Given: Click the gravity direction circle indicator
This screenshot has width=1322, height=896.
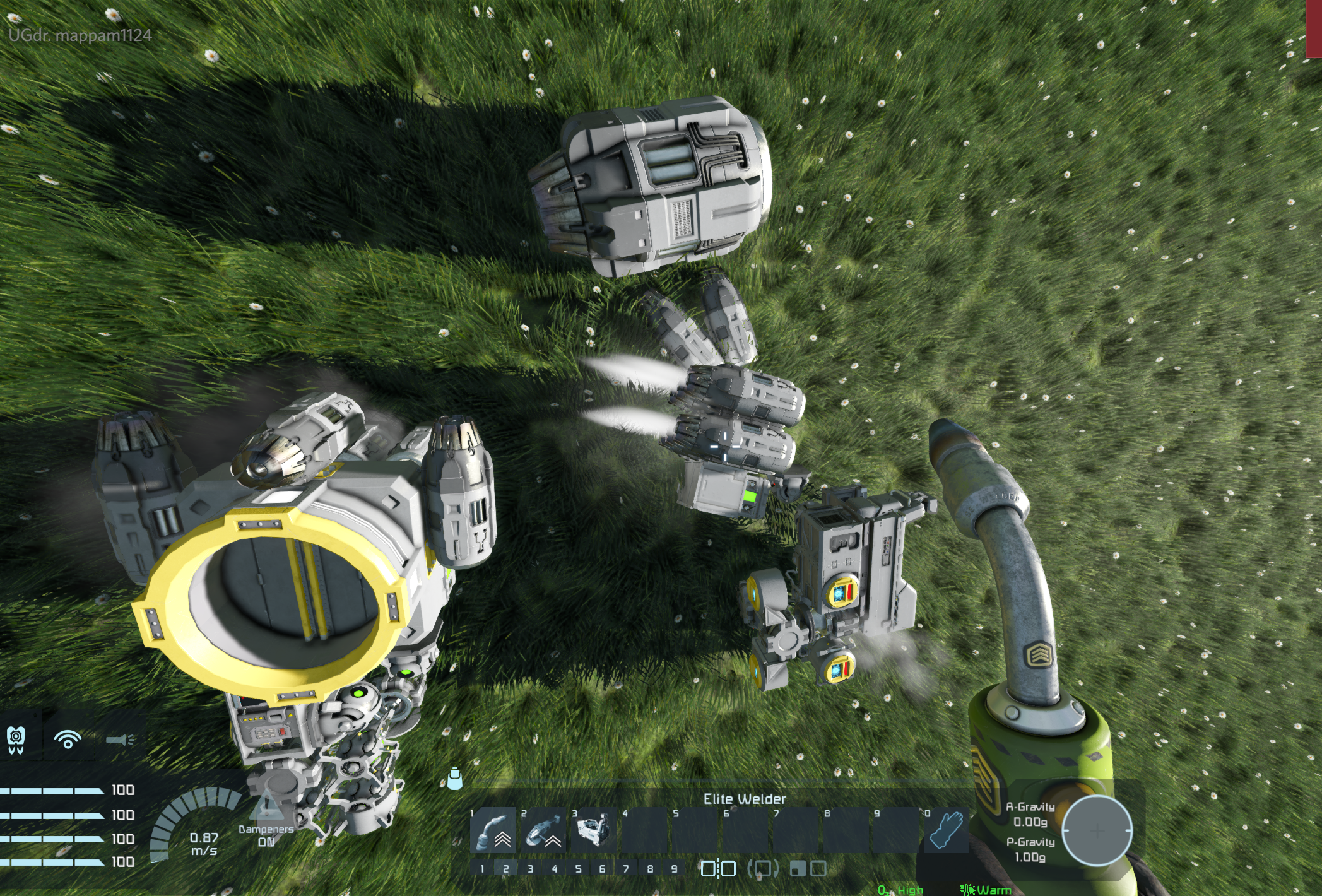Looking at the screenshot, I should click(x=1097, y=830).
